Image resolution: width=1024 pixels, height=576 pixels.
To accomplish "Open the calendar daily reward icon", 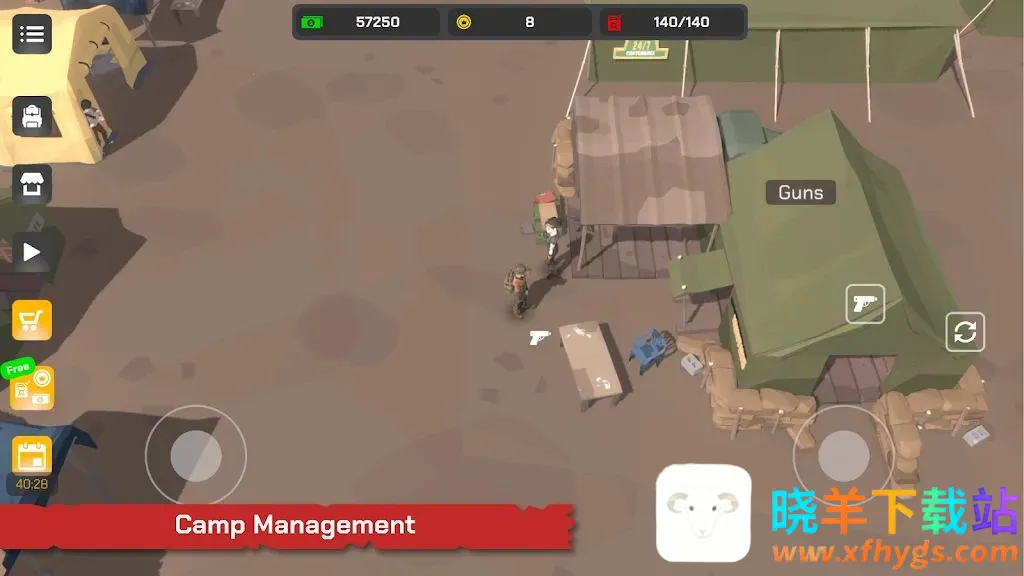I will 32,455.
